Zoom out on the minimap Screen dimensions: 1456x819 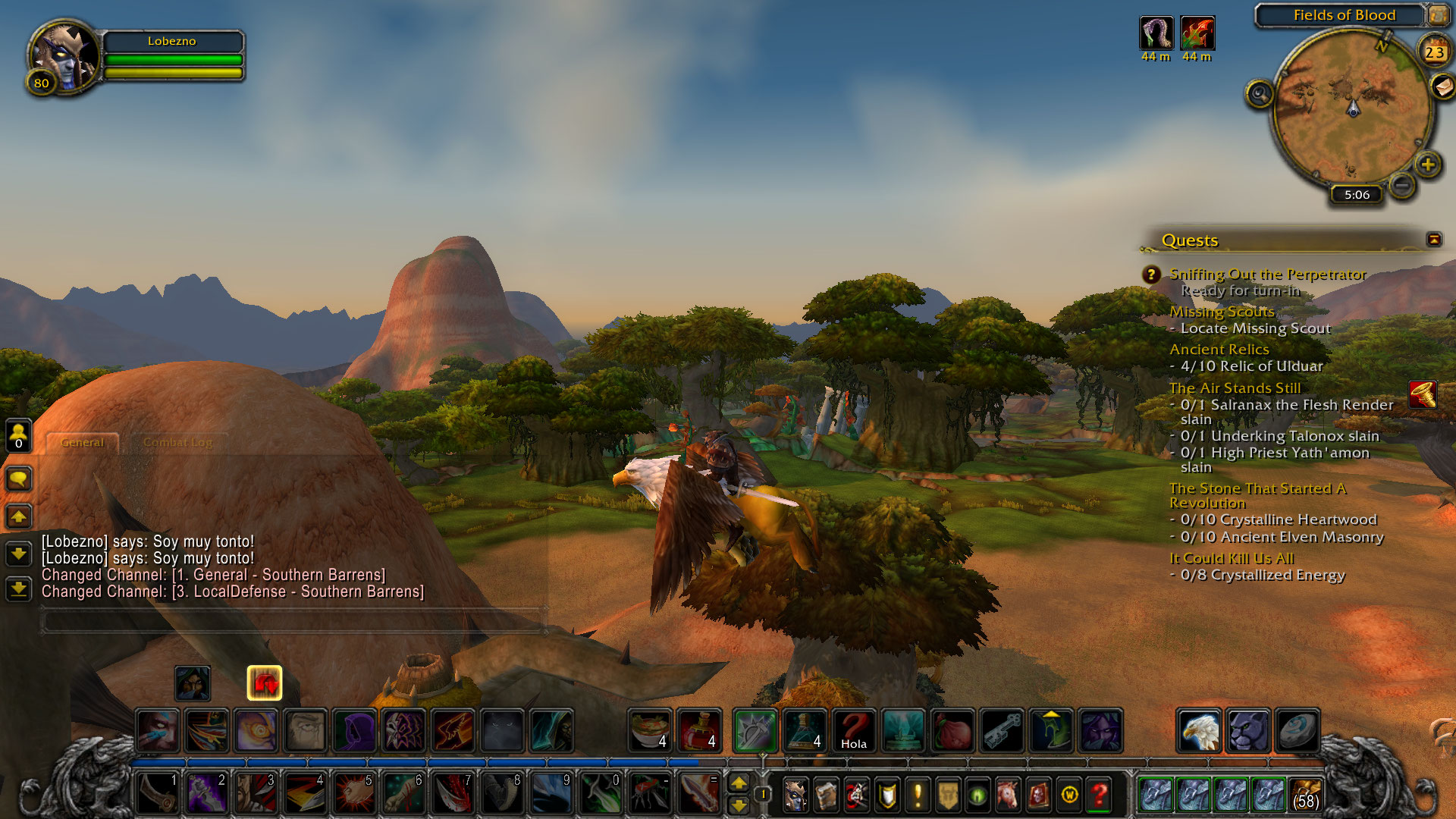pos(1402,184)
